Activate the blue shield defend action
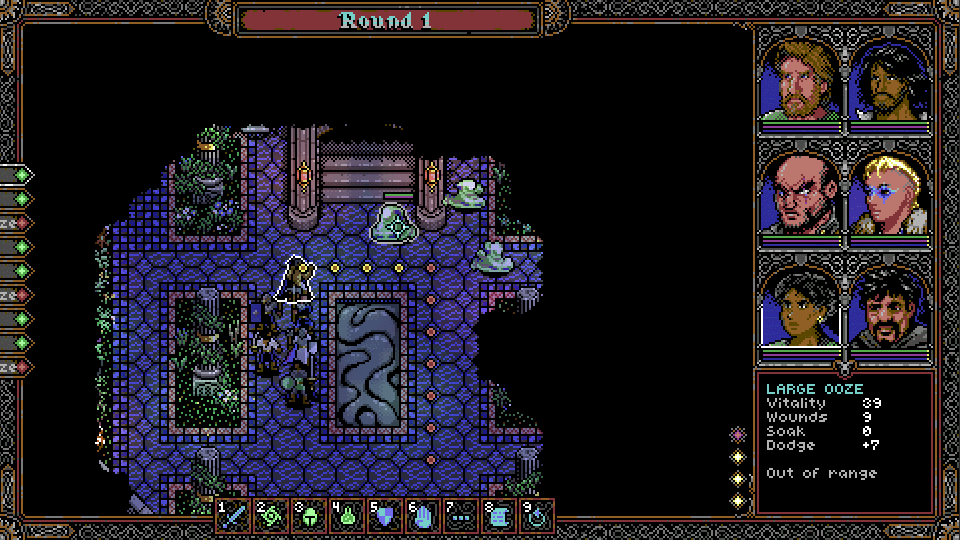This screenshot has width=960, height=540. click(x=385, y=516)
